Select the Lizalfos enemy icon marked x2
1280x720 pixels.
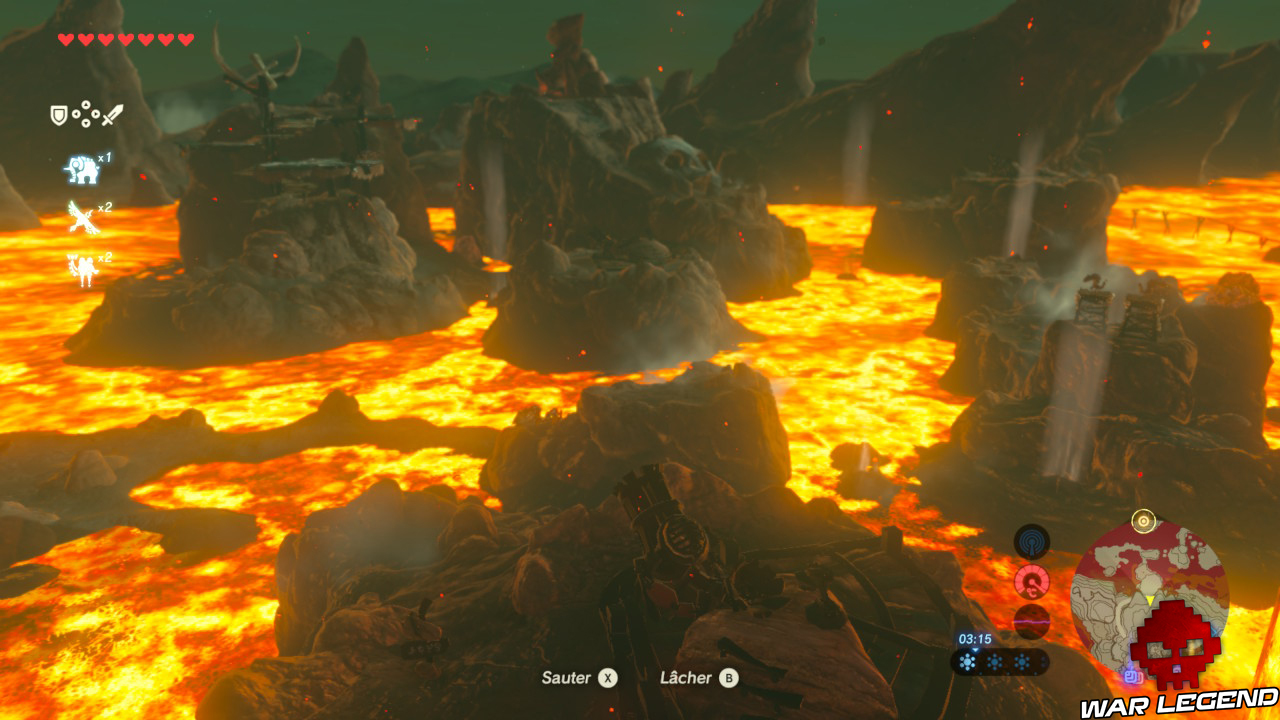[83, 268]
